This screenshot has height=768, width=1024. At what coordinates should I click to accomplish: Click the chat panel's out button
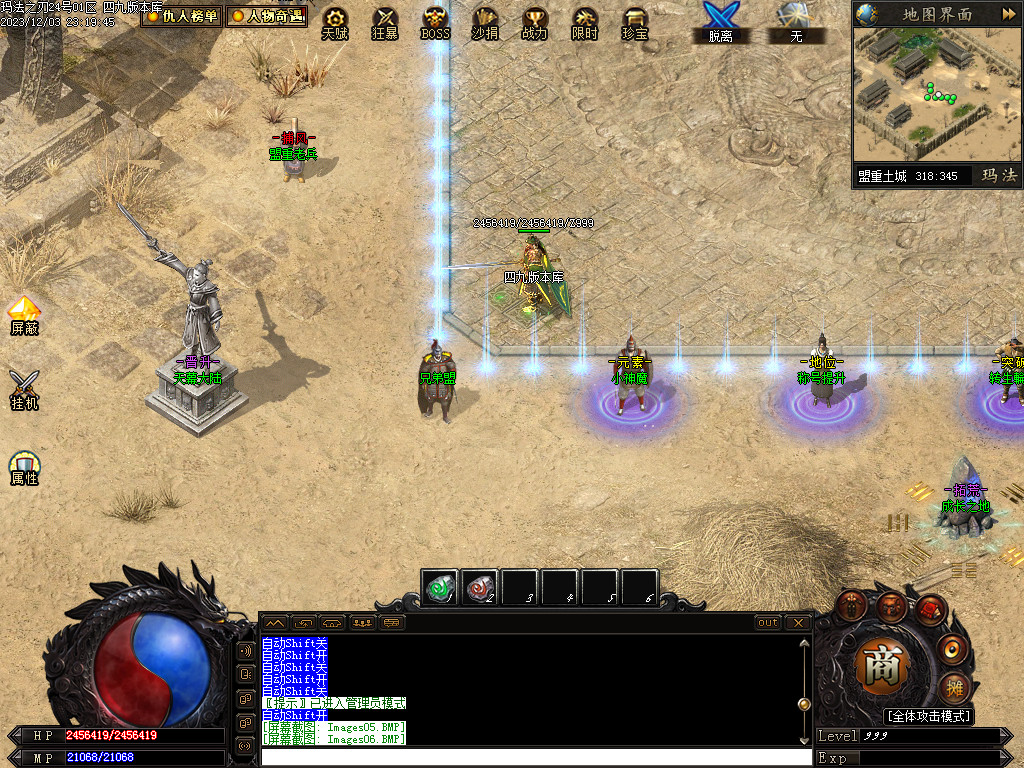(x=767, y=622)
